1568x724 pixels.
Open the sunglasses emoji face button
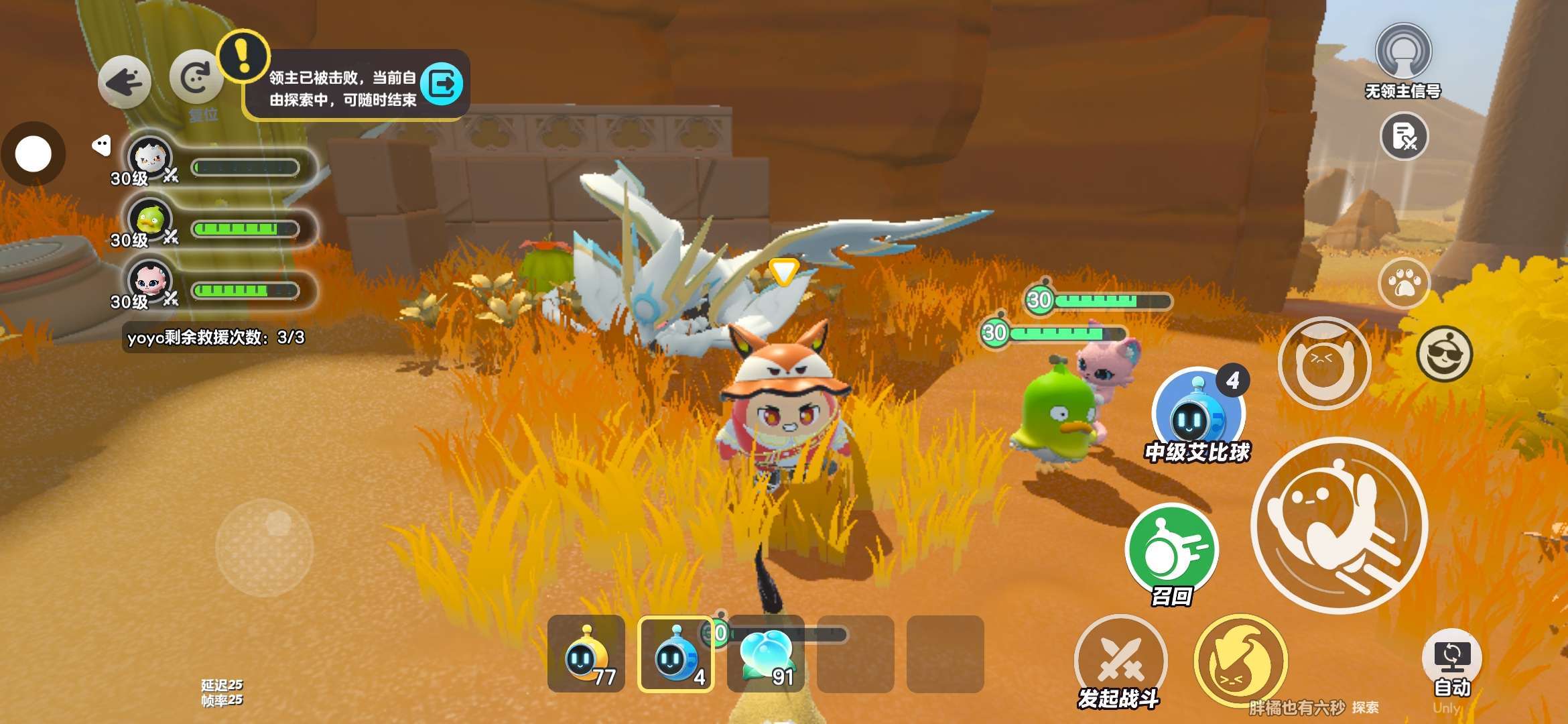click(1444, 353)
